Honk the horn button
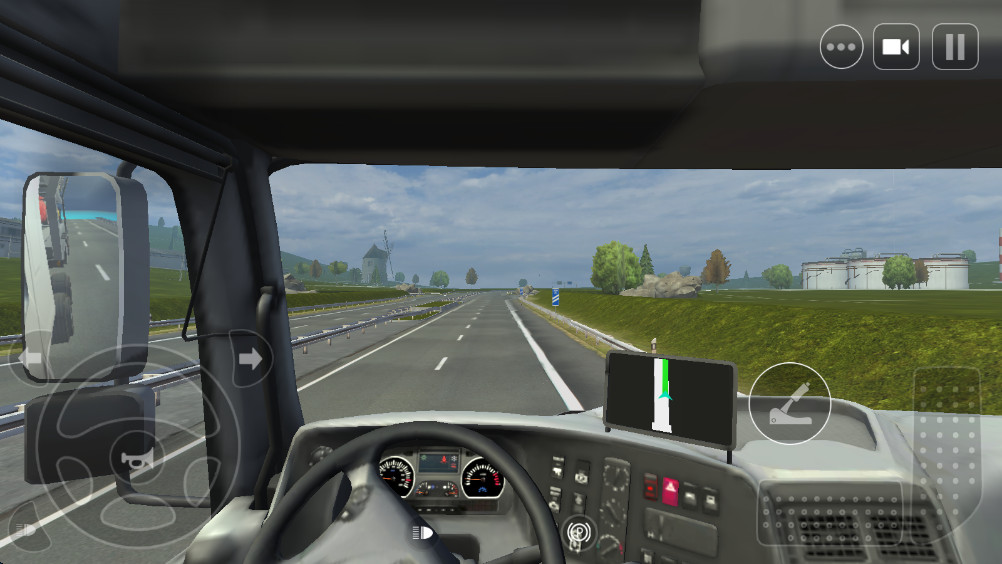The height and width of the screenshot is (564, 1002). pos(131,459)
